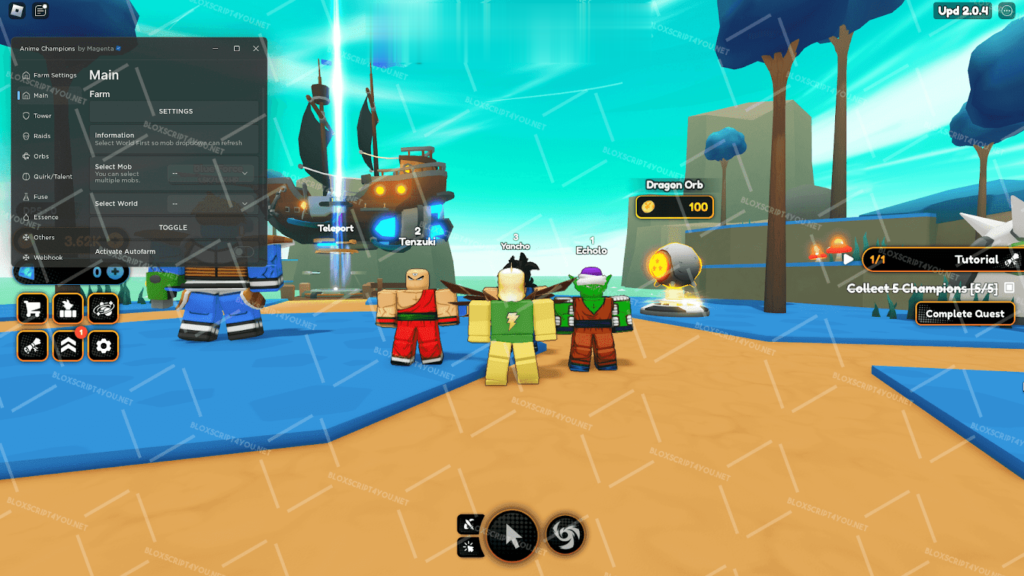The height and width of the screenshot is (576, 1024).
Task: Complete the tutorial quest
Action: 965,314
